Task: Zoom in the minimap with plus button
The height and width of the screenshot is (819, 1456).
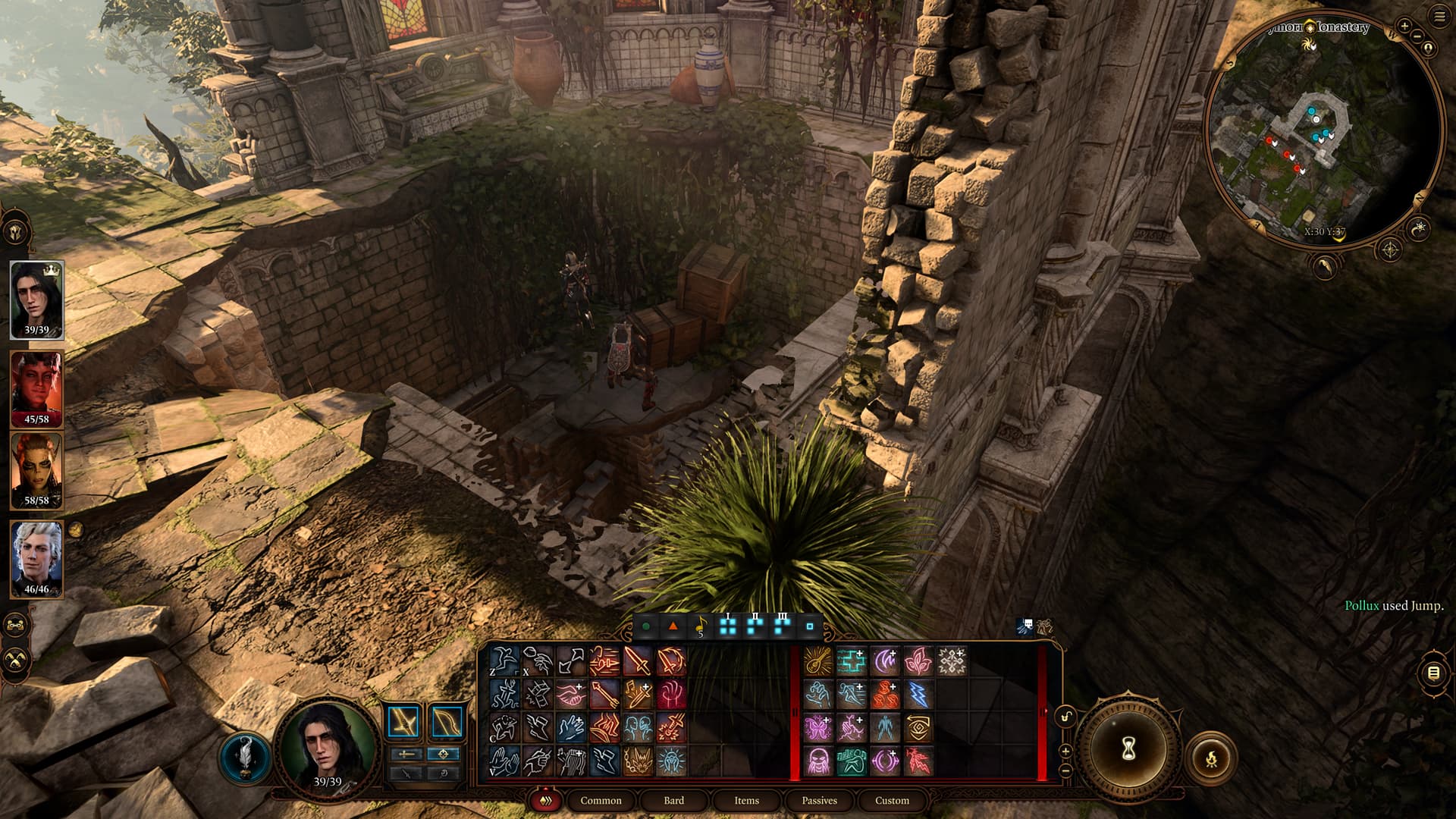Action: [x=1404, y=26]
